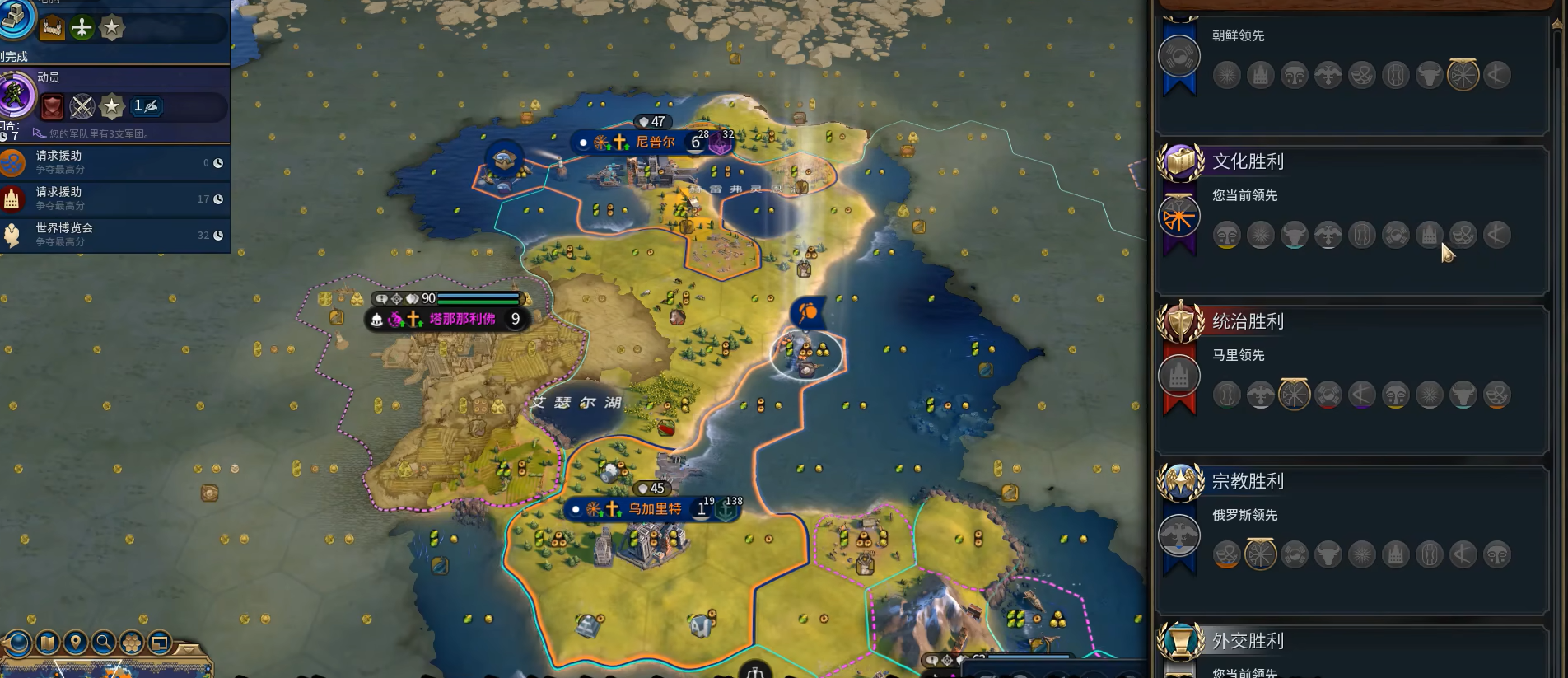
Task: Open the 外交胜利 victory section
Action: click(1248, 641)
